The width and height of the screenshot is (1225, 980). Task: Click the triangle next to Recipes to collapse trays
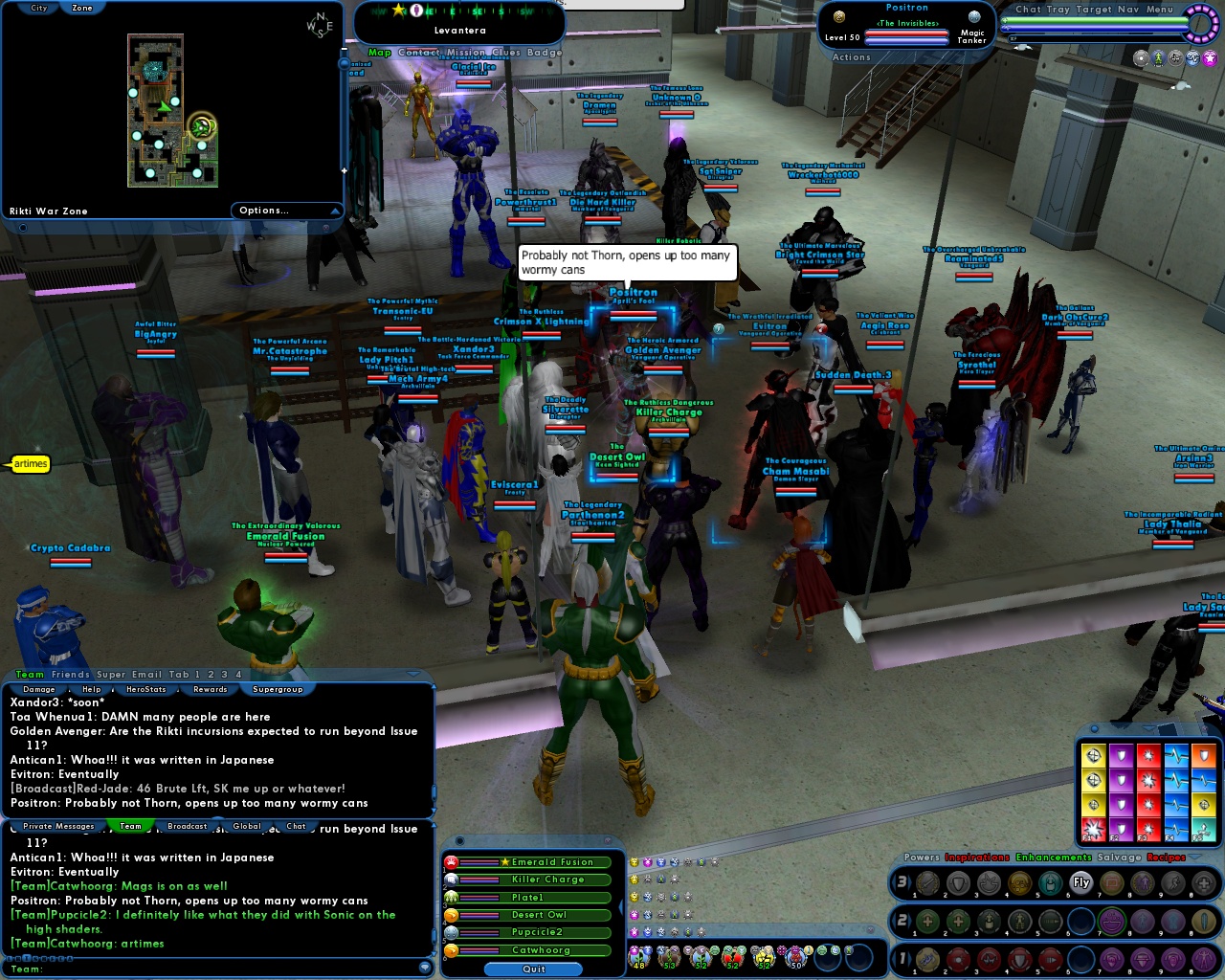point(1194,857)
